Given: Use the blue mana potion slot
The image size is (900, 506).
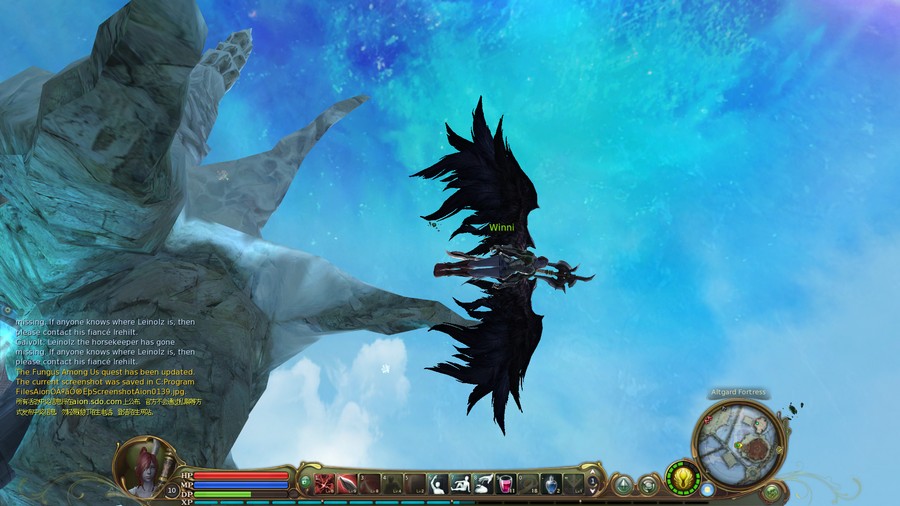Looking at the screenshot, I should (x=550, y=485).
